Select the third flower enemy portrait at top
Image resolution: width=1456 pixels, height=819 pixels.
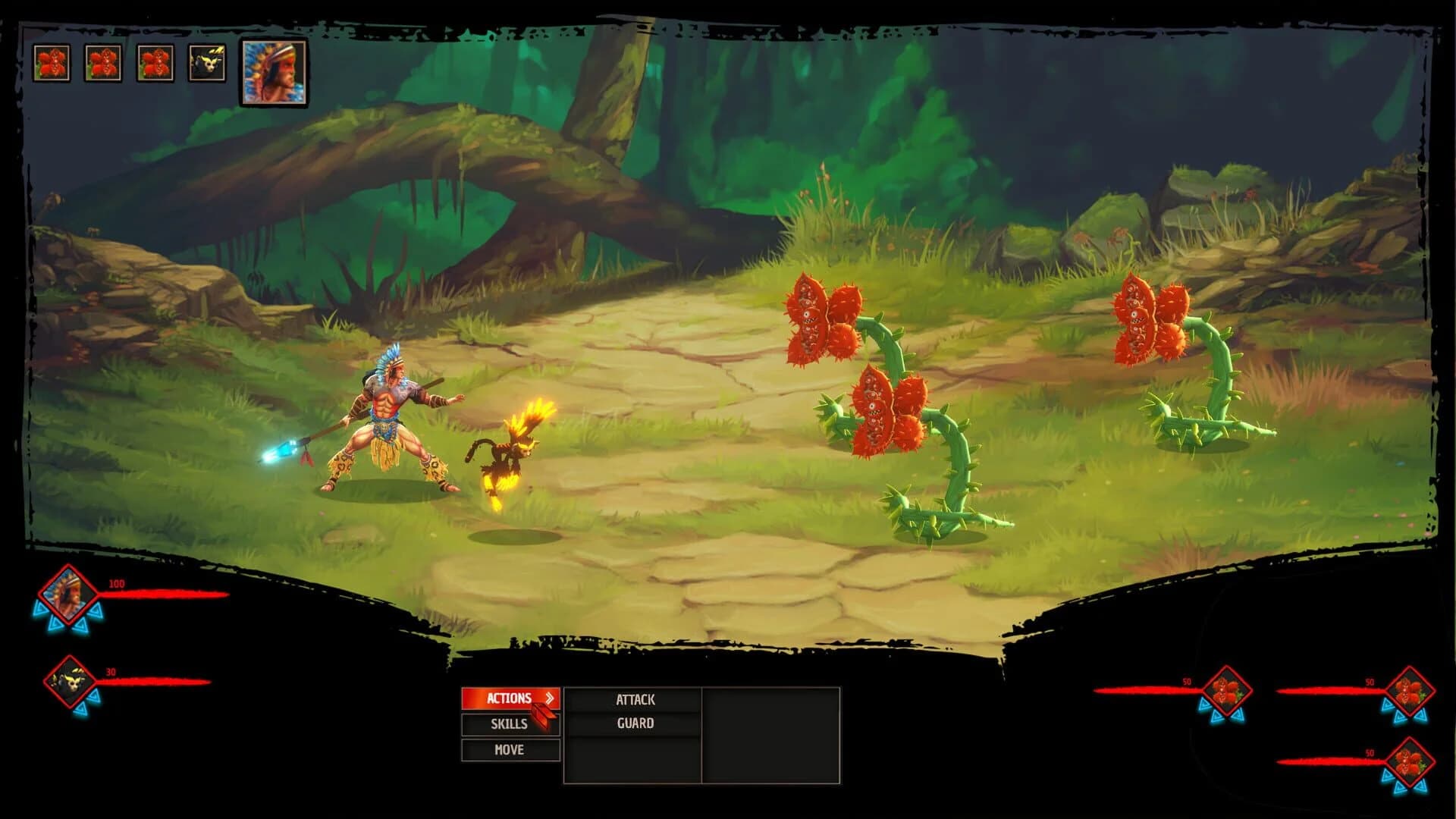(x=156, y=61)
